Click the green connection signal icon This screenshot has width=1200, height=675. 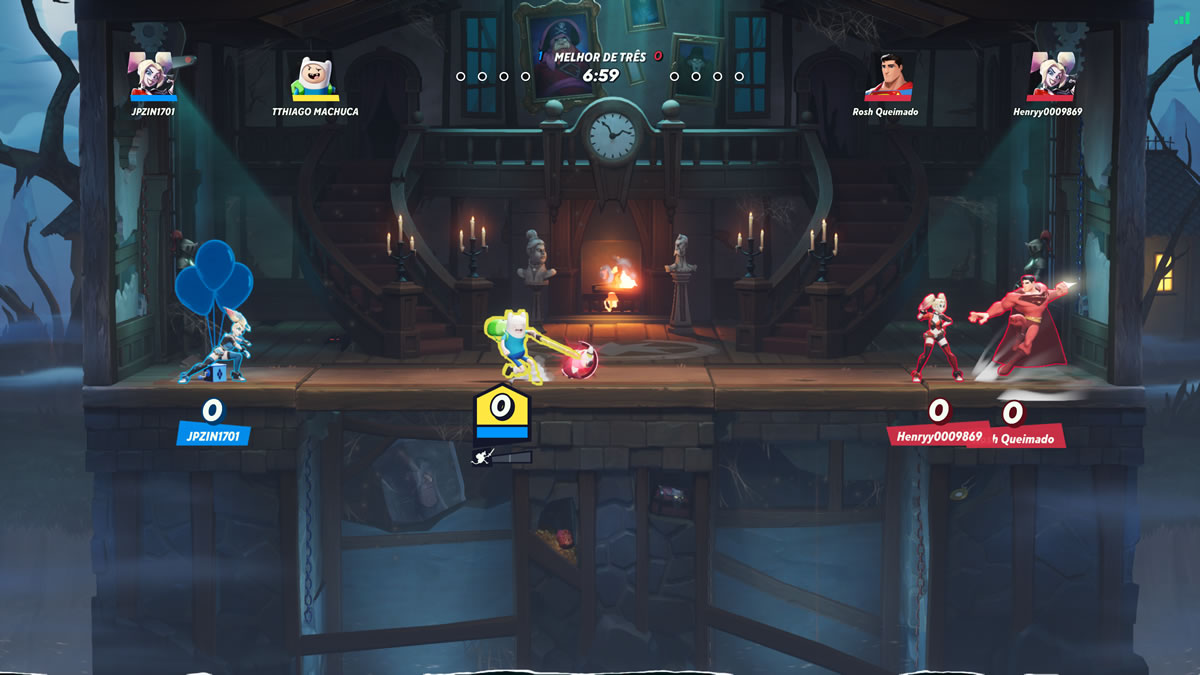(x=1182, y=18)
